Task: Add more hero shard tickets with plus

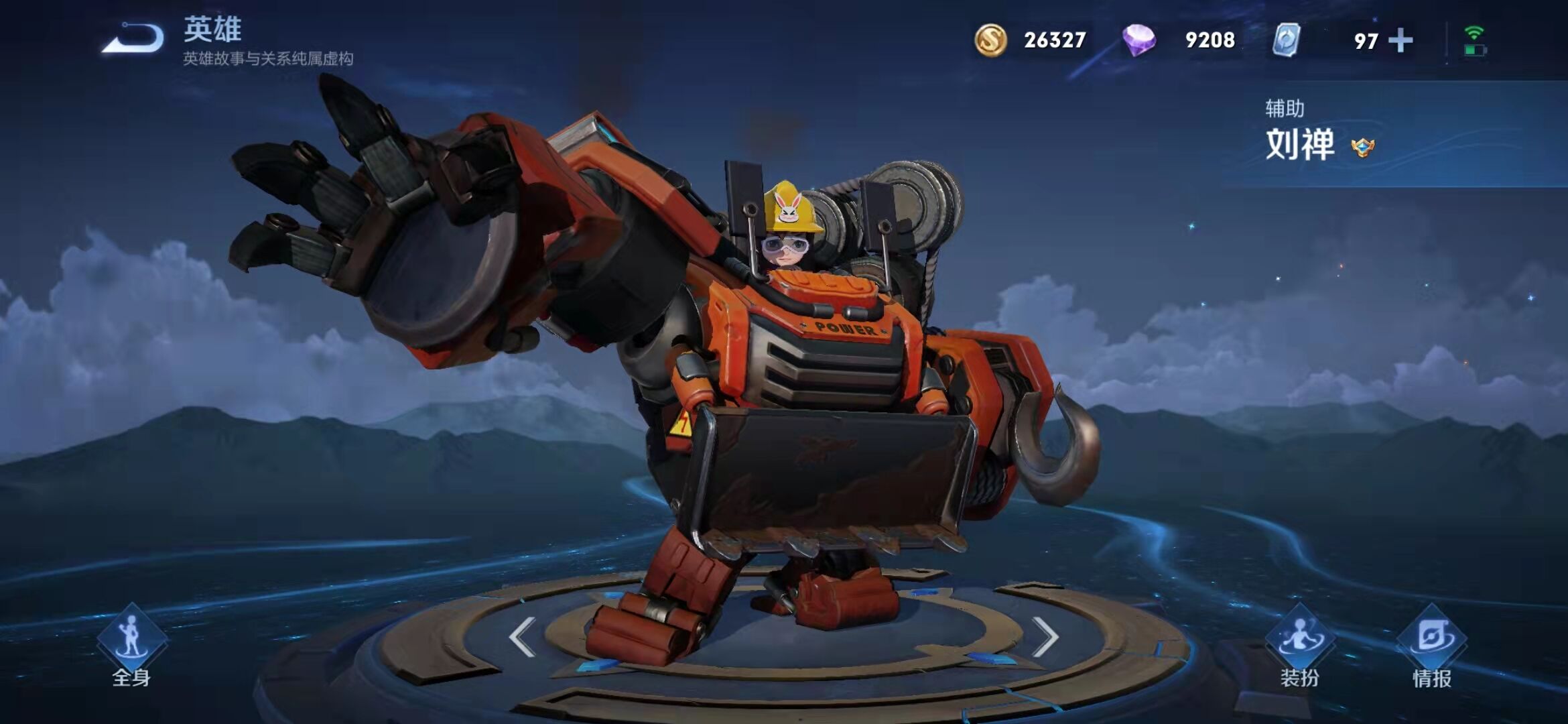Action: pos(1400,41)
